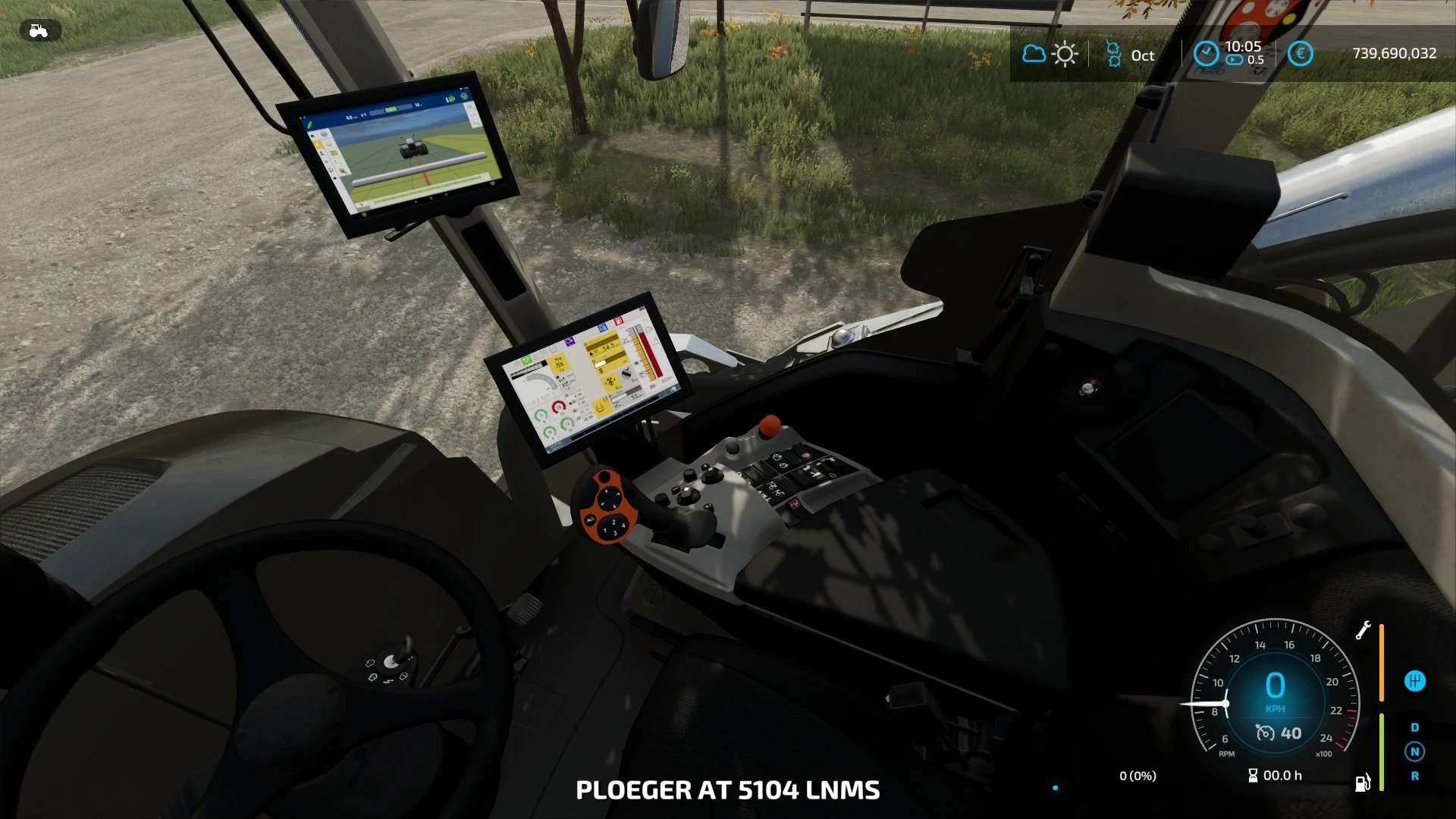
Task: Click the clock time icon
Action: [x=1206, y=54]
